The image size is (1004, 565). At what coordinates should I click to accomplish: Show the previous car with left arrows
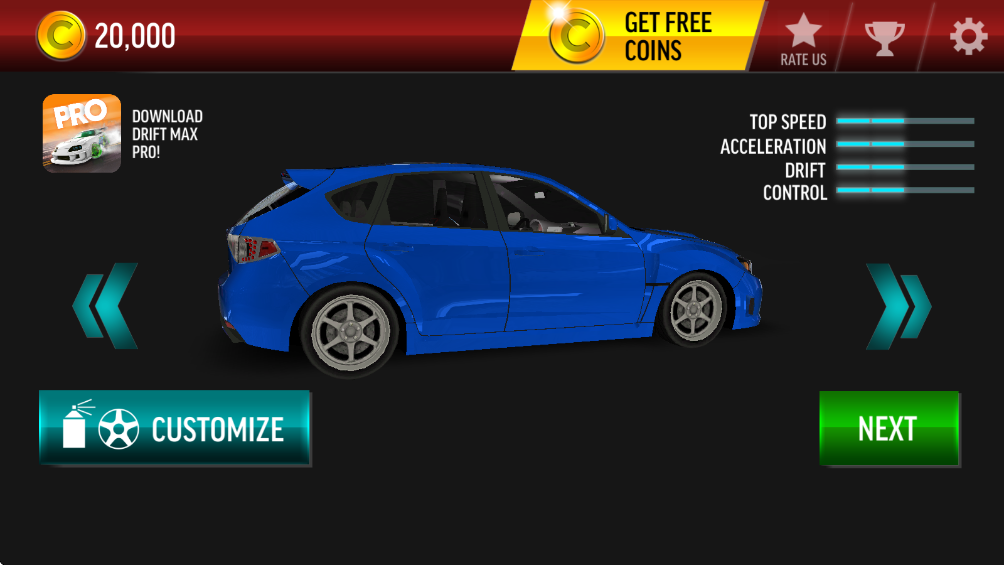(x=106, y=306)
